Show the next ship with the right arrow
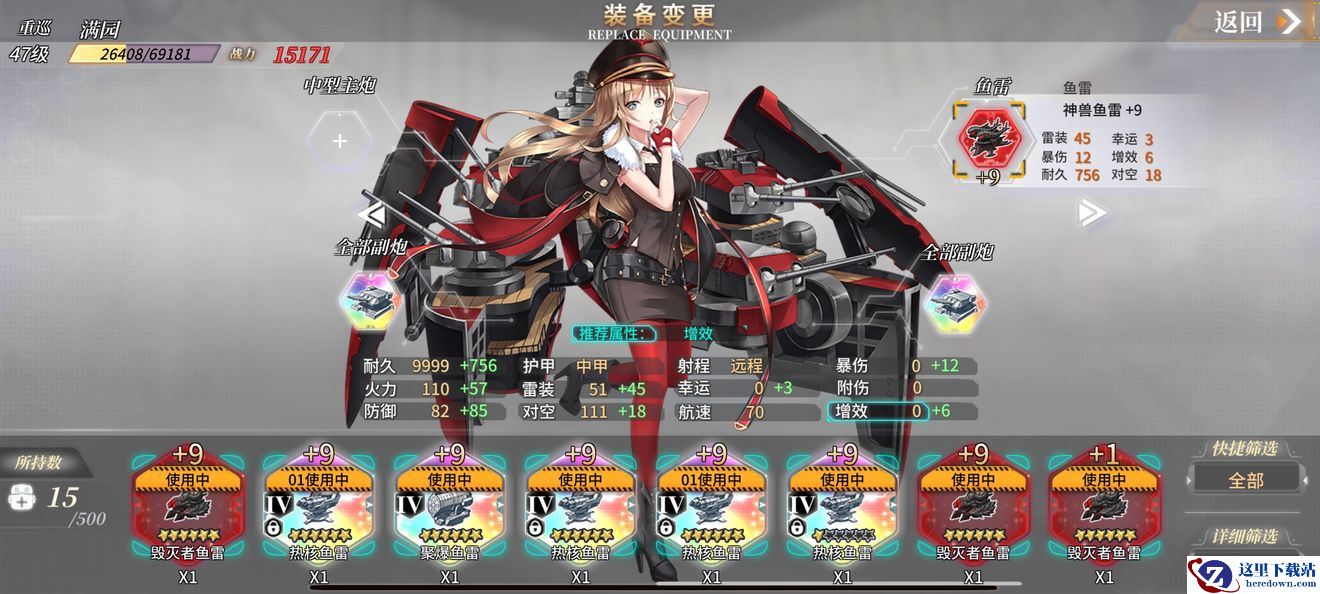 (x=1092, y=212)
